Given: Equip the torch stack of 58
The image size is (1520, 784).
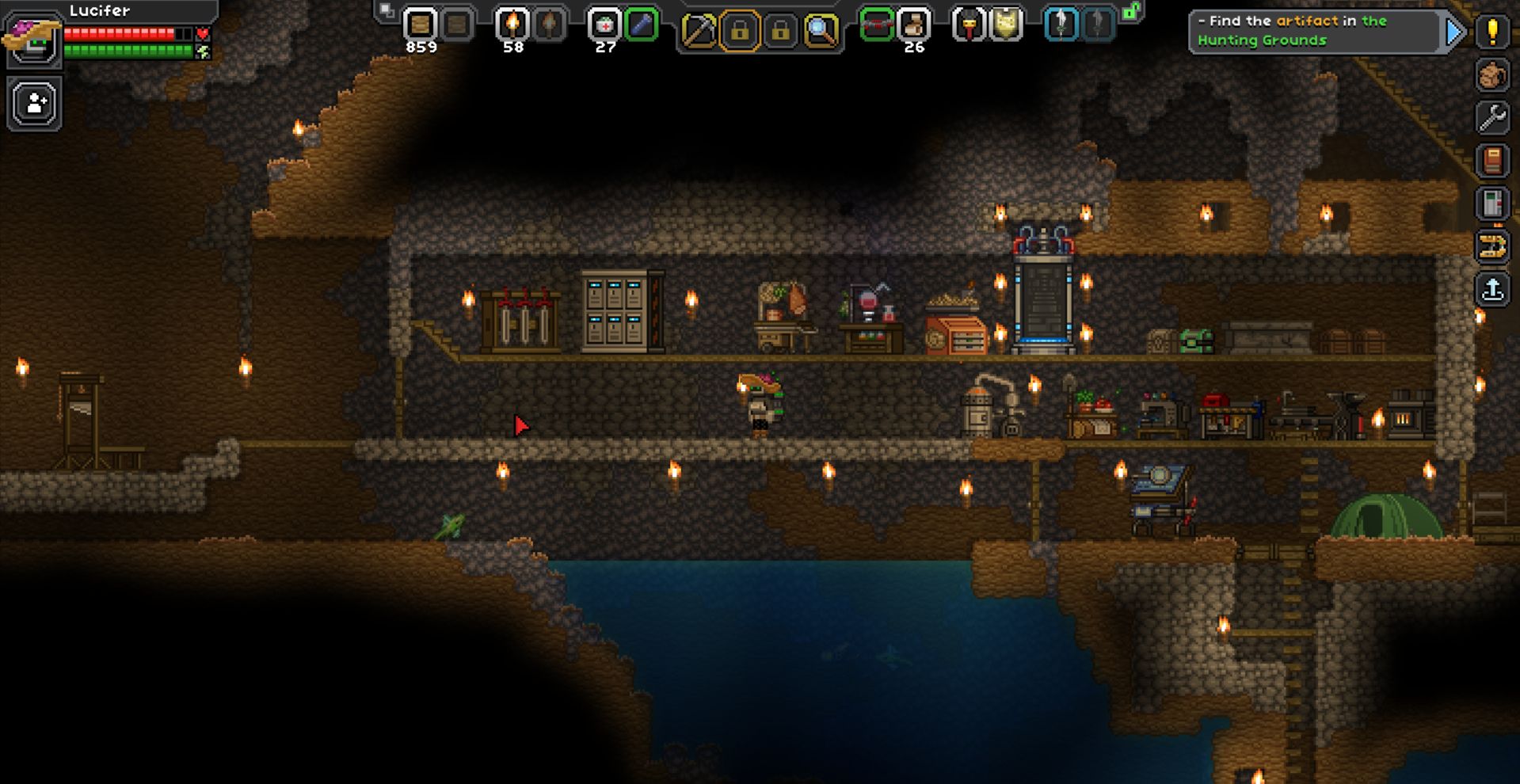Looking at the screenshot, I should coord(512,25).
